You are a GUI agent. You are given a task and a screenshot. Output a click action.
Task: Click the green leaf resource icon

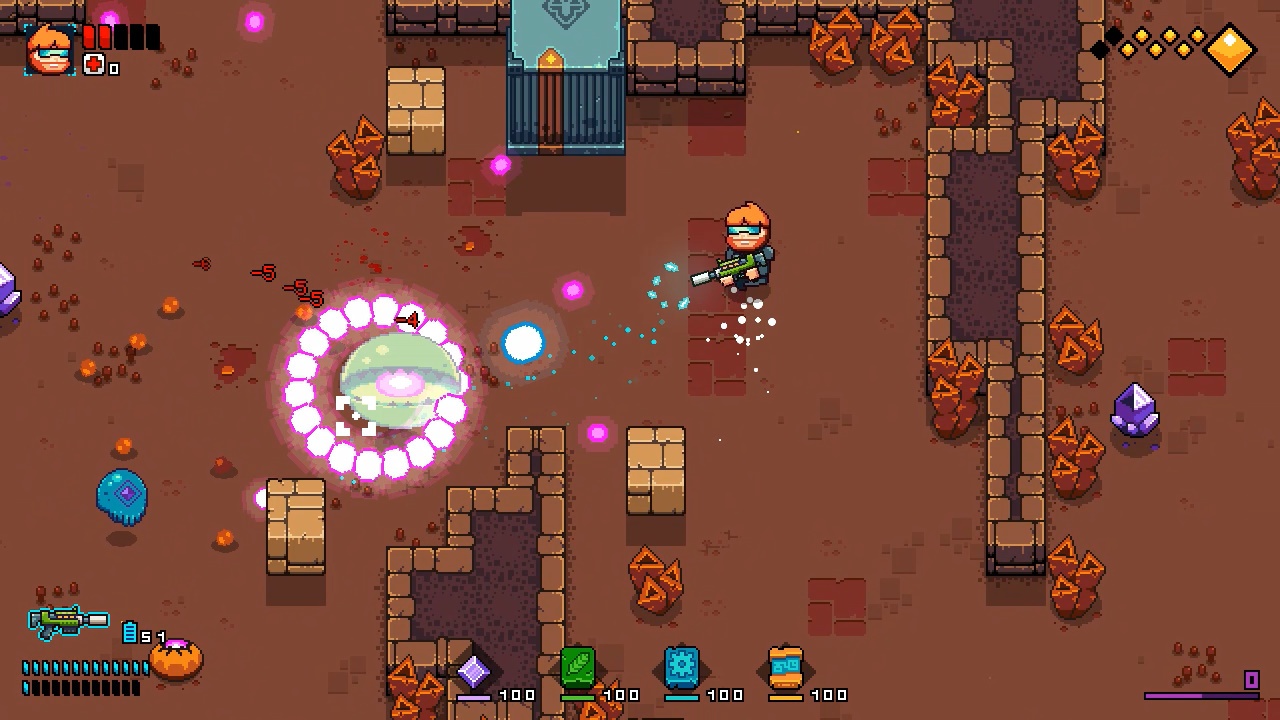tap(578, 668)
